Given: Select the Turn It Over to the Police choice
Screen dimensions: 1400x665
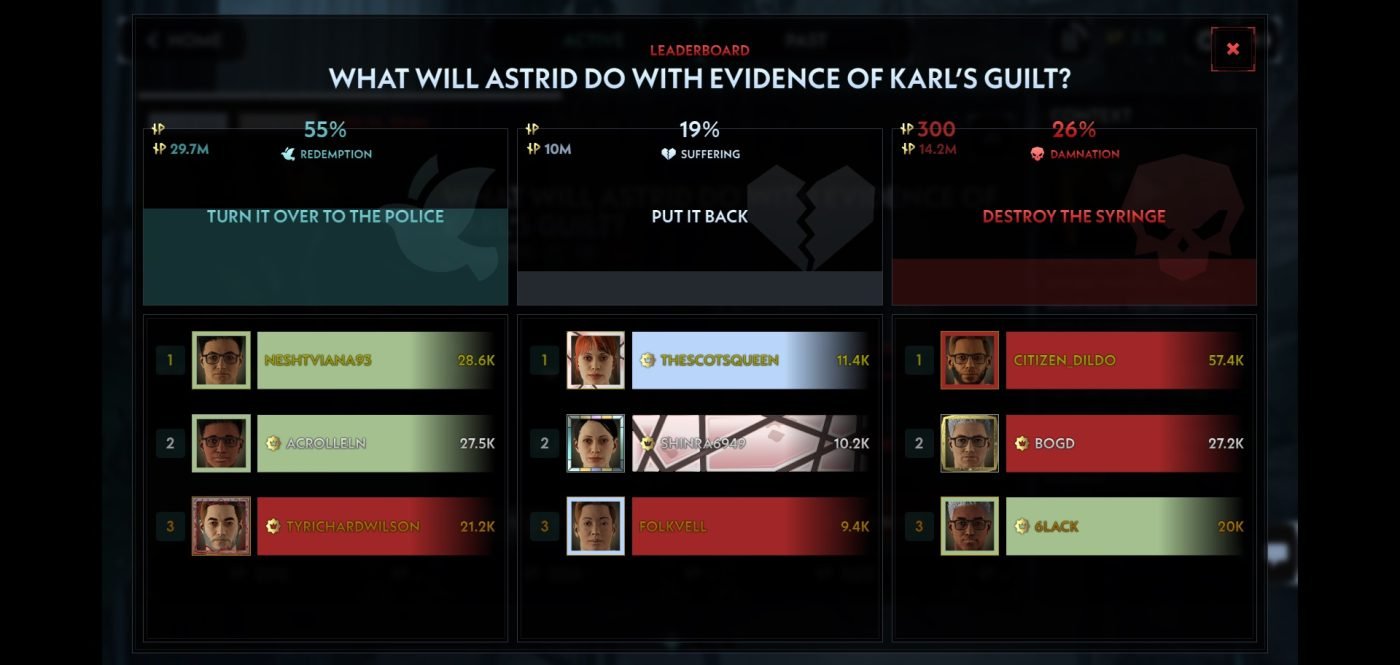Looking at the screenshot, I should 325,217.
